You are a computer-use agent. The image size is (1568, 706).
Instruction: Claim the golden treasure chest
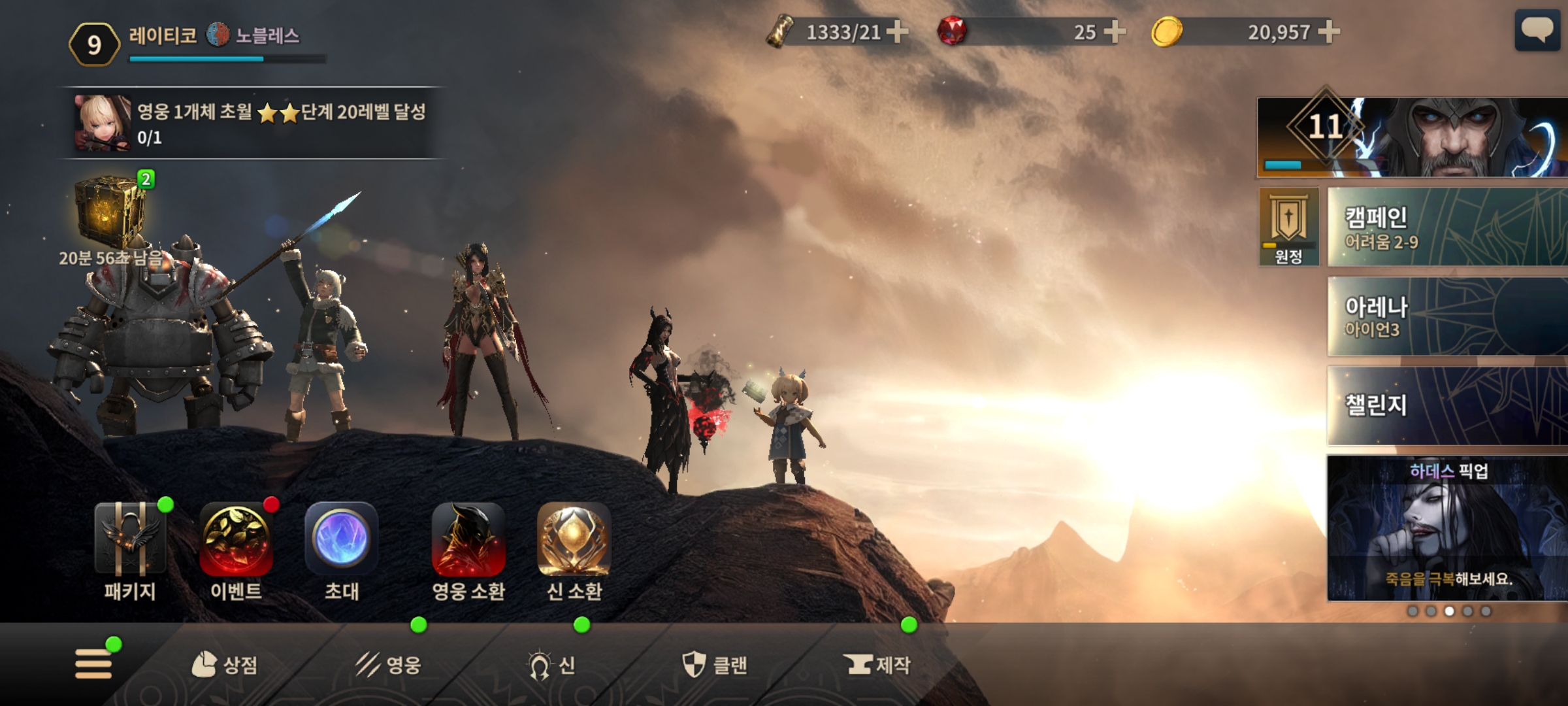pyautogui.click(x=110, y=212)
